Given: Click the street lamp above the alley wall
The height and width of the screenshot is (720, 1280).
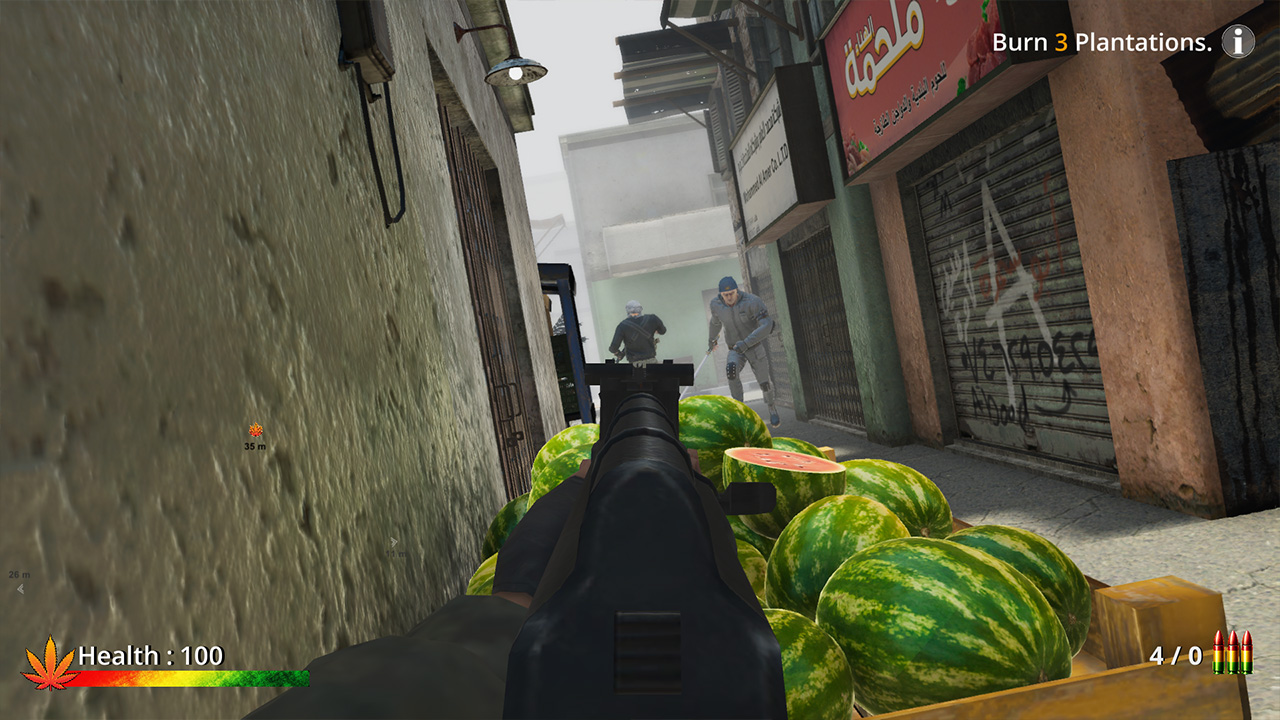Looking at the screenshot, I should (515, 70).
